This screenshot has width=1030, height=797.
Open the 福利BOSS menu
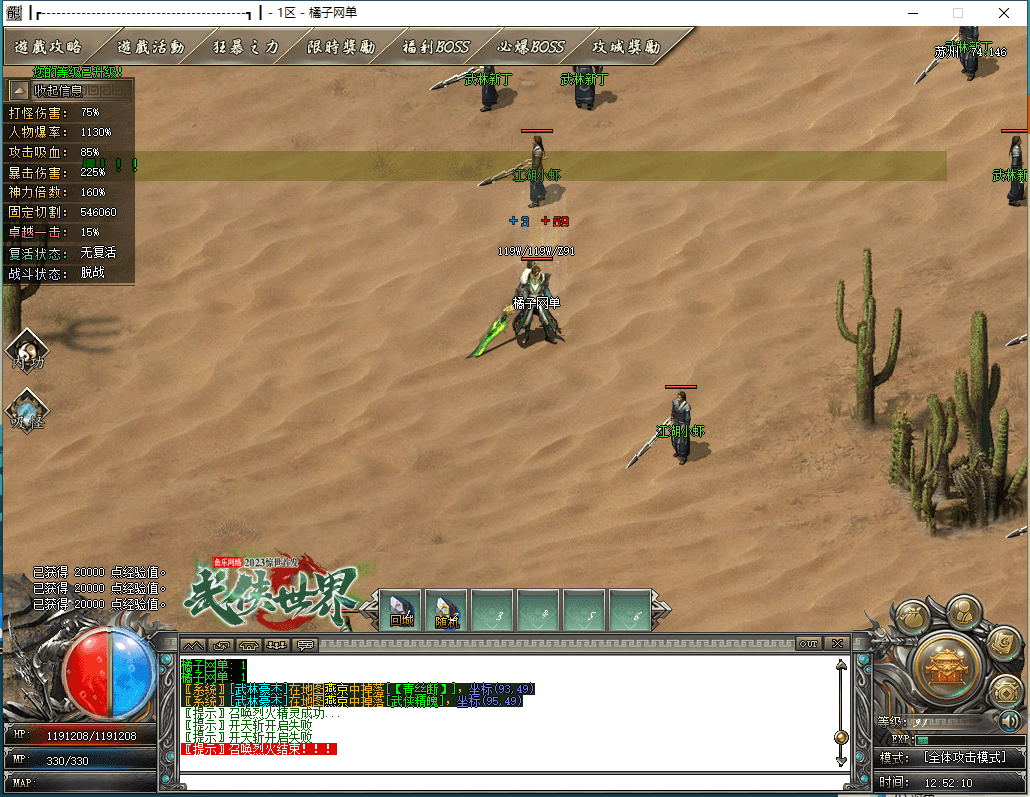(435, 47)
